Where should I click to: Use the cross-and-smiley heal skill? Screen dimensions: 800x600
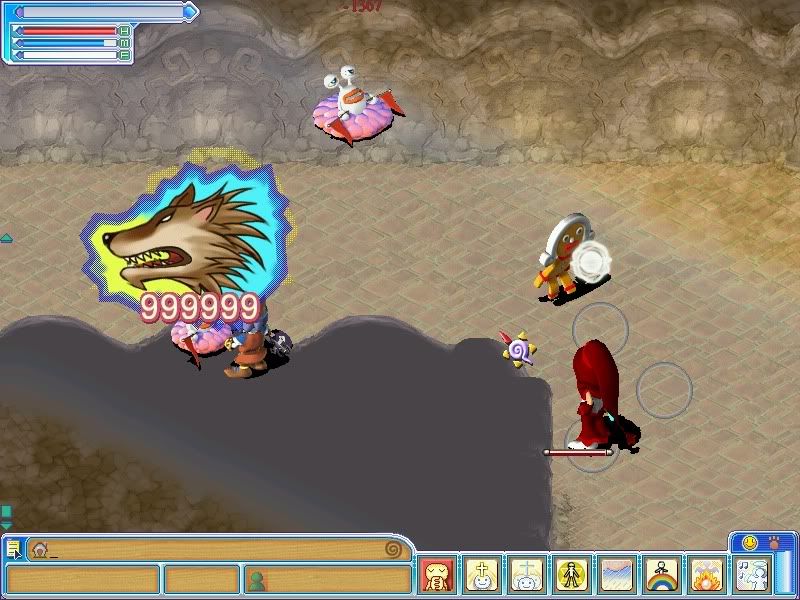(x=482, y=575)
